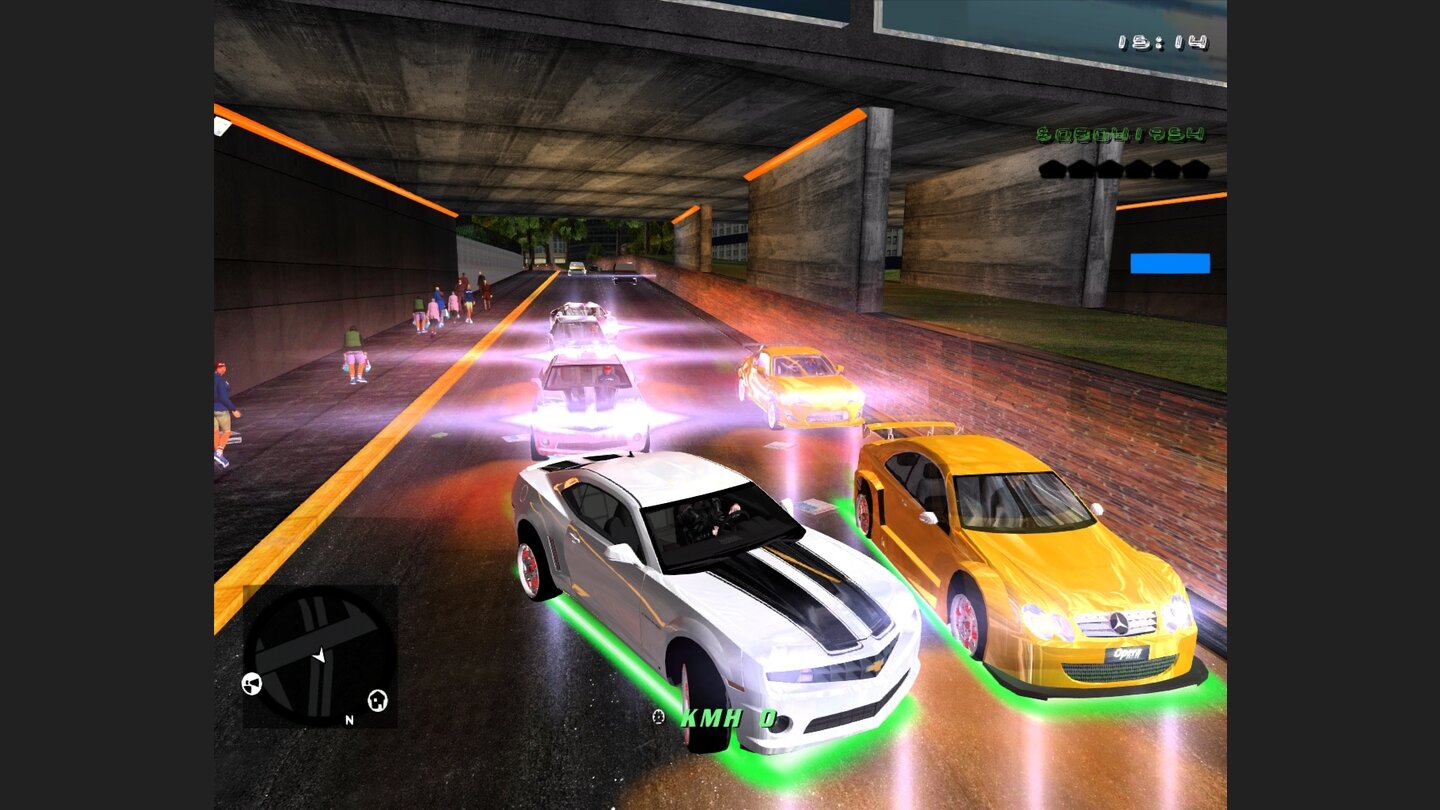This screenshot has height=810, width=1440.
Task: Click the third pentagon icon below the money counter
Action: pyautogui.click(x=1110, y=169)
